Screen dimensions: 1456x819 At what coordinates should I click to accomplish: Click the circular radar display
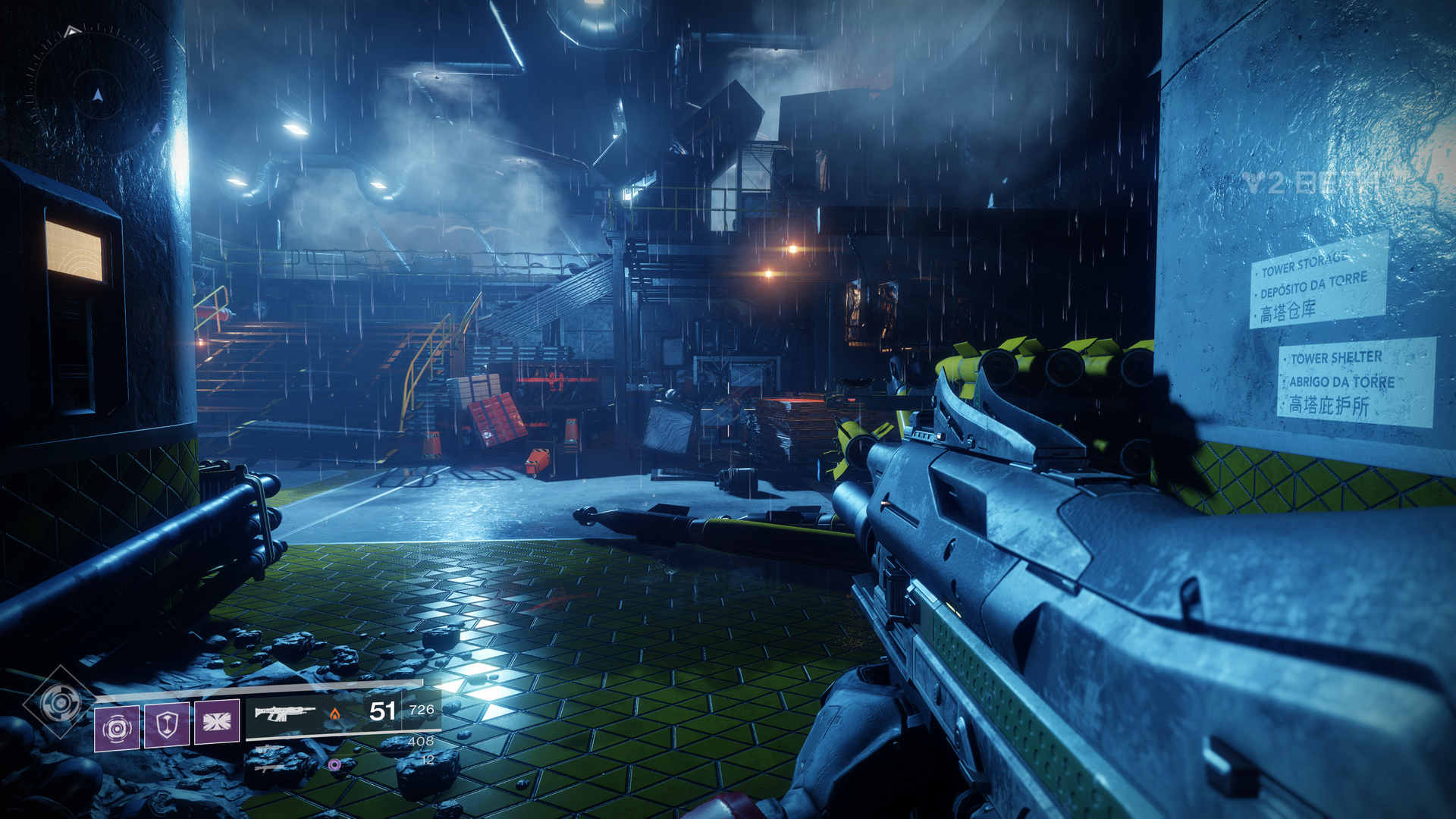click(x=97, y=95)
